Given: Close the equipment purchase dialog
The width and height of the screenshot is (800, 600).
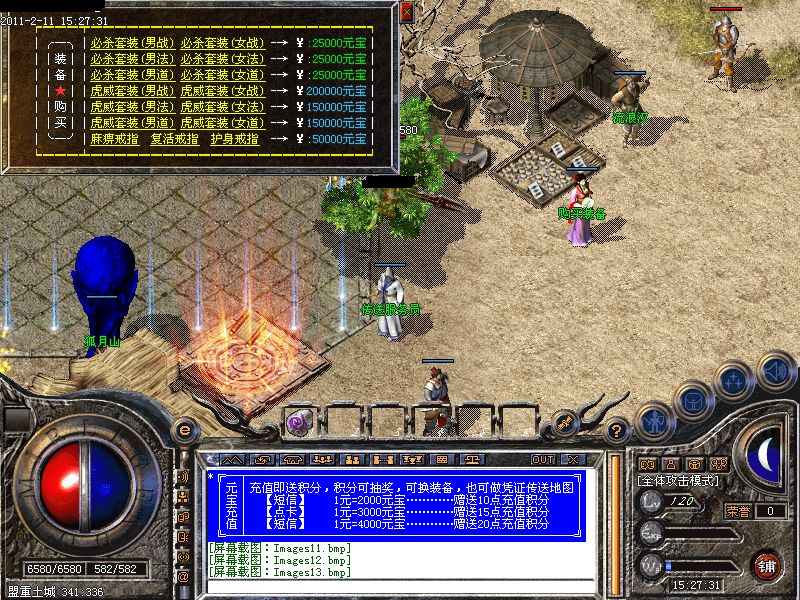Looking at the screenshot, I should [x=406, y=13].
